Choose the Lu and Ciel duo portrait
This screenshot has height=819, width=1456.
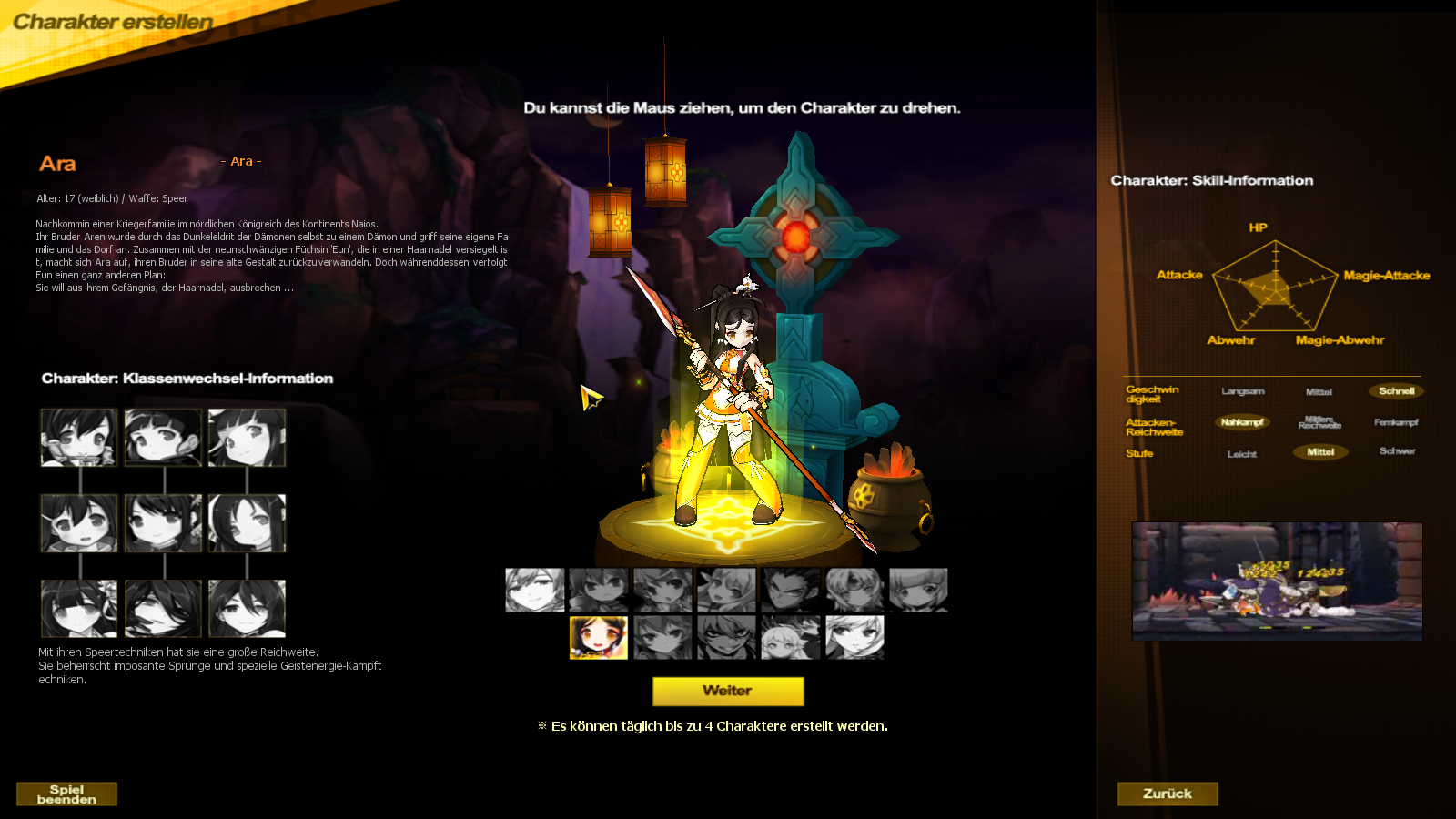click(x=790, y=637)
